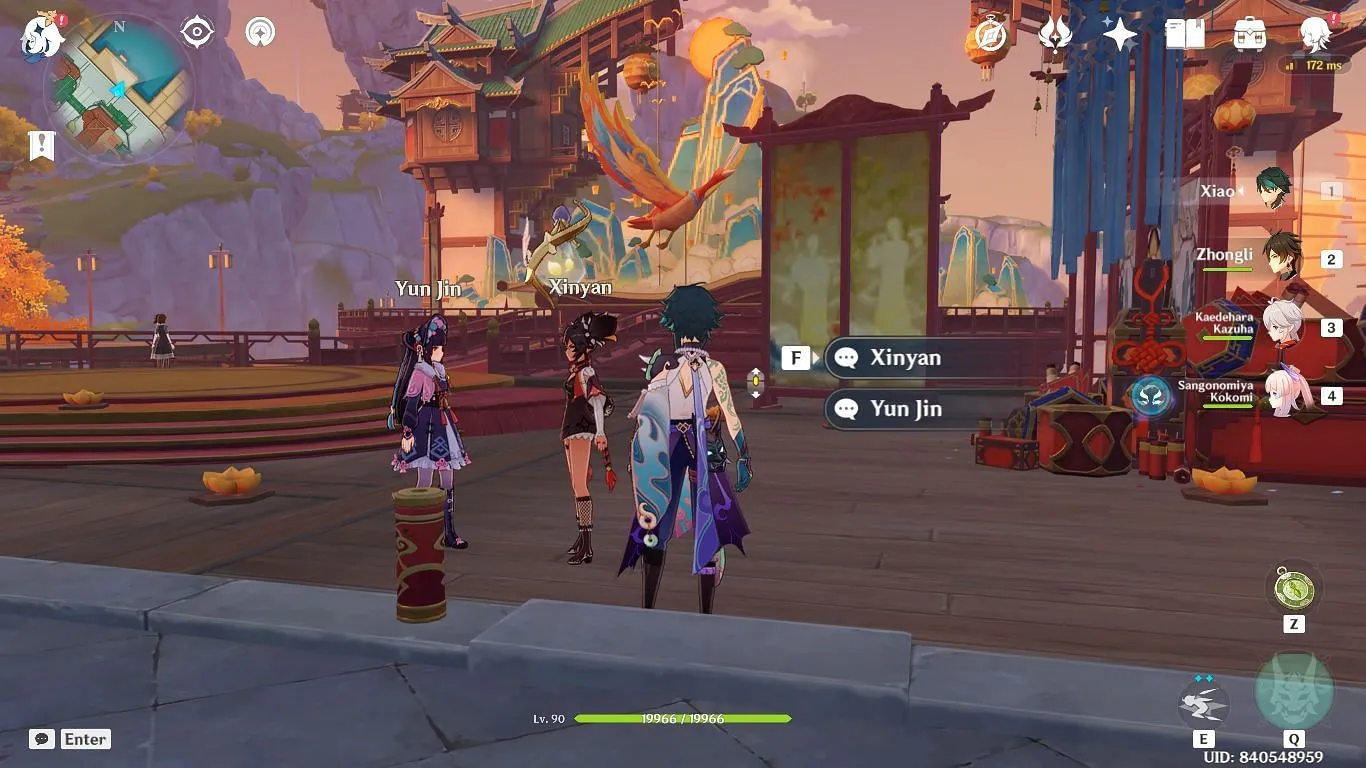
Task: Use the green compass gadget
Action: (1293, 588)
